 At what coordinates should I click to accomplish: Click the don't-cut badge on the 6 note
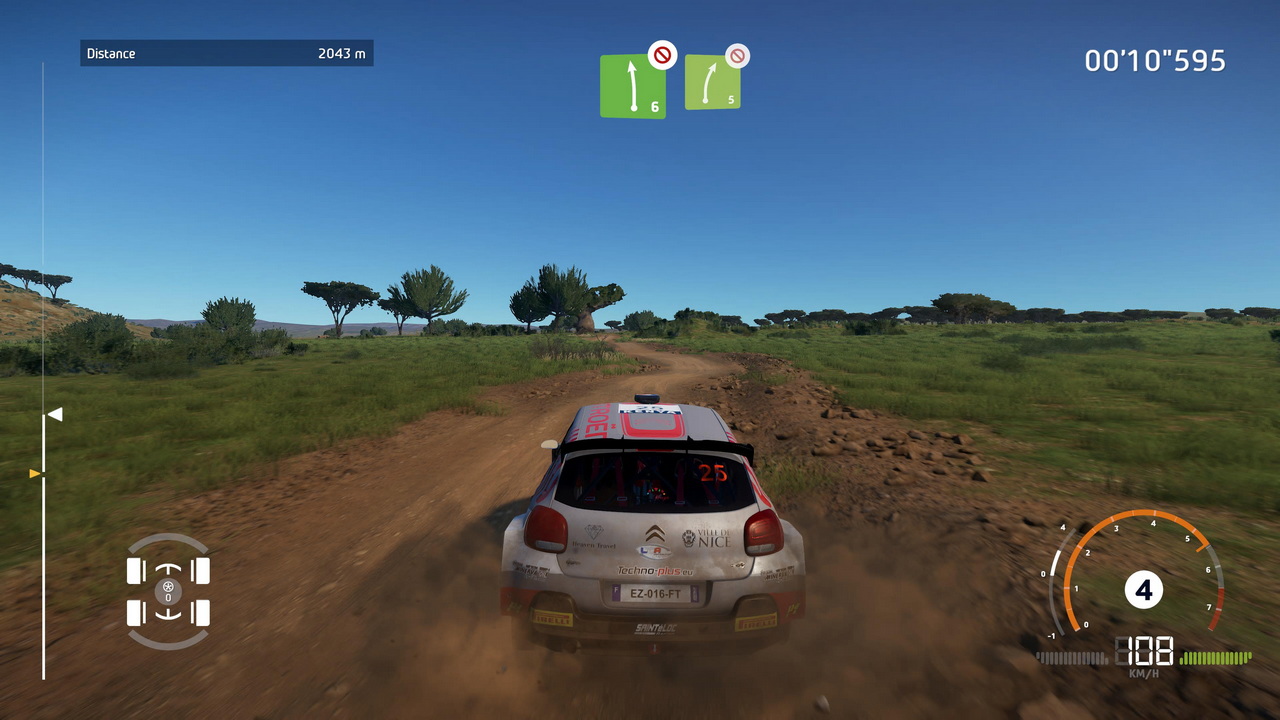(662, 54)
